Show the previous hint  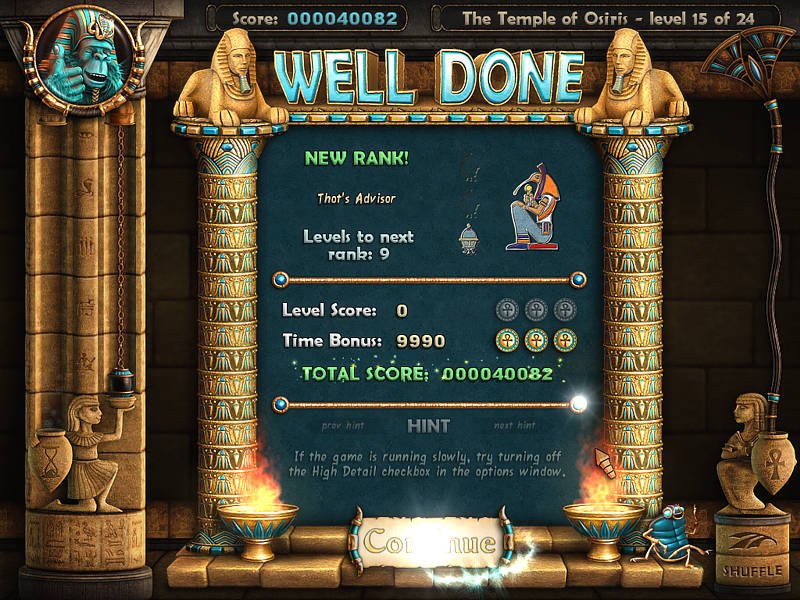tap(343, 425)
